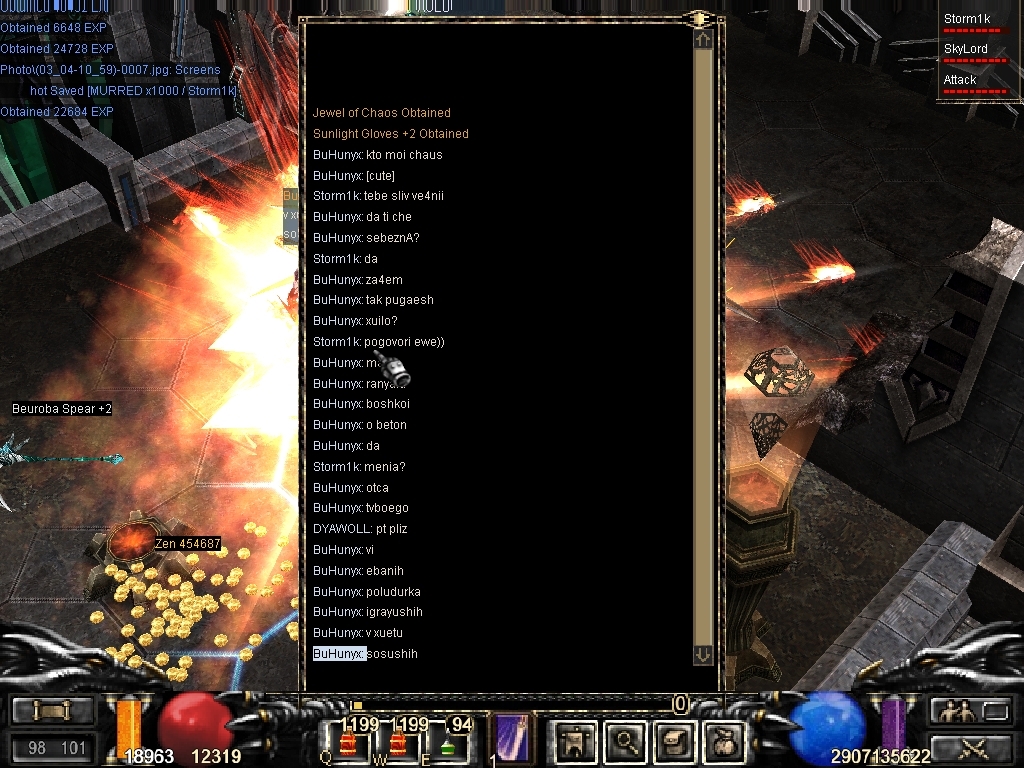Open the scroll quest button

pyautogui.click(x=675, y=741)
